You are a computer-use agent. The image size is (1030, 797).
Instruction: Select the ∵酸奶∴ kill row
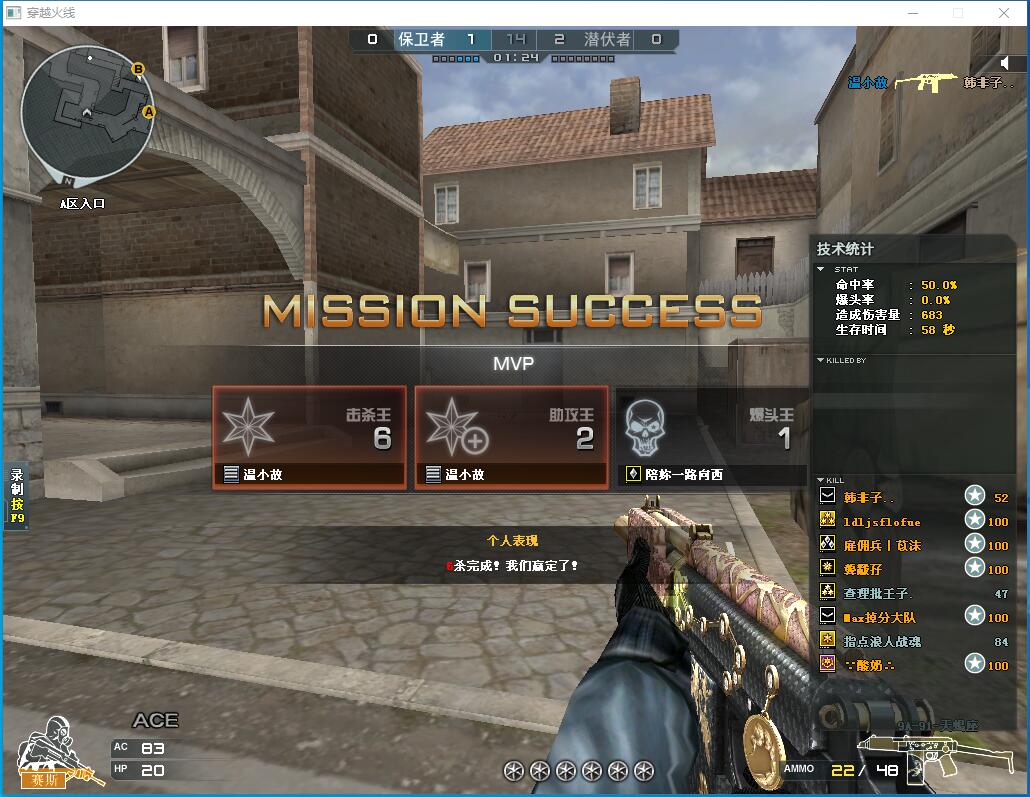click(868, 665)
